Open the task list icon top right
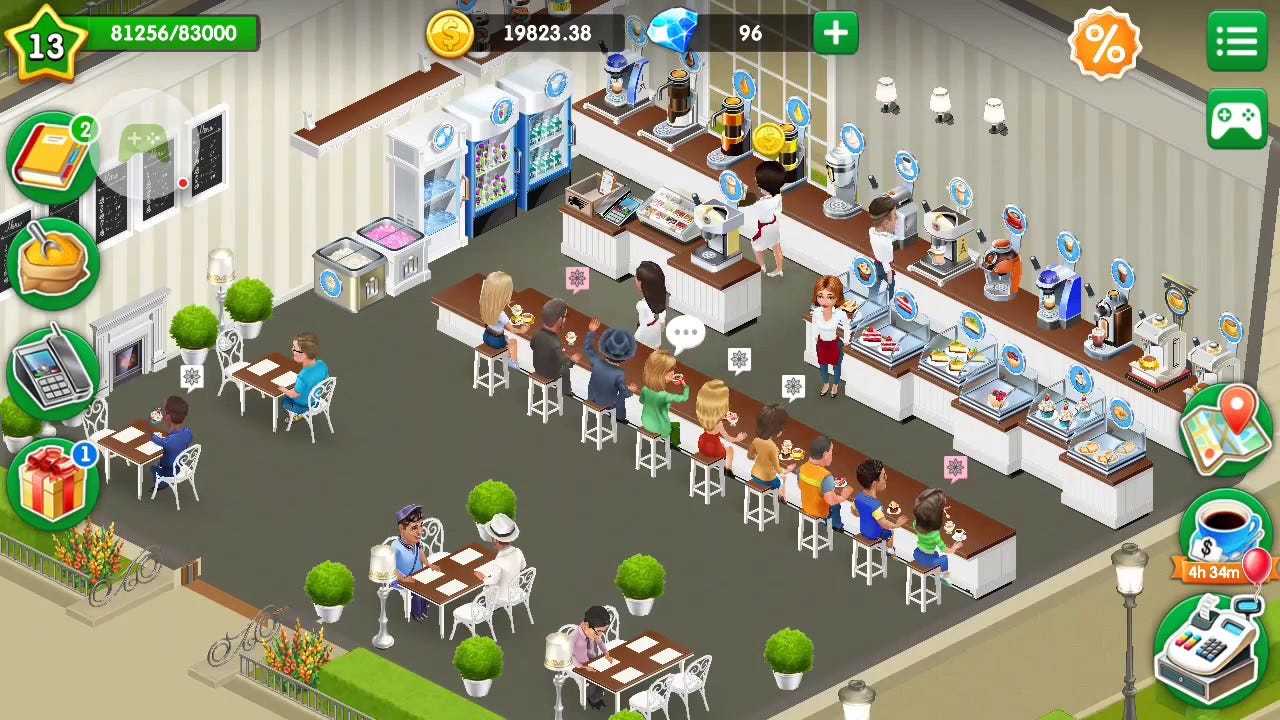 click(1237, 42)
